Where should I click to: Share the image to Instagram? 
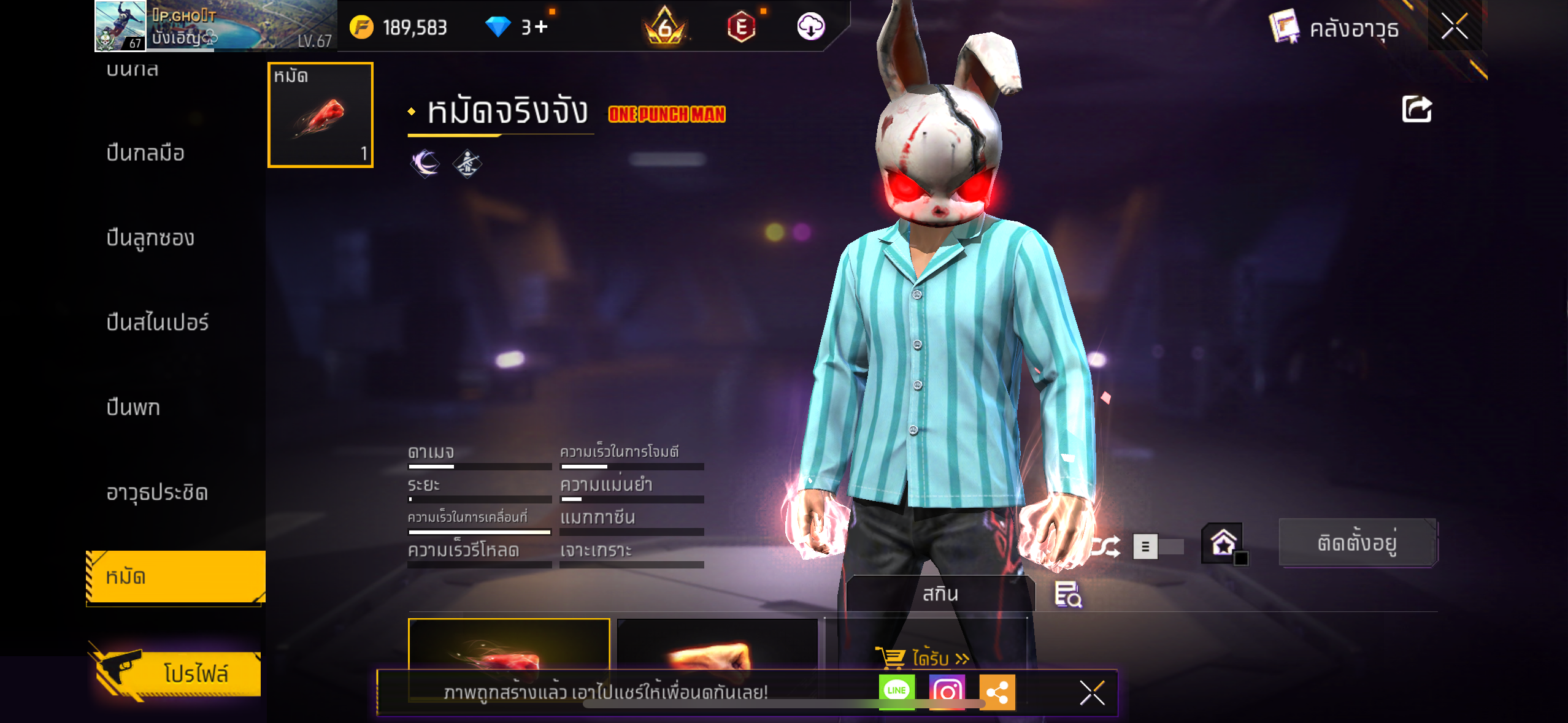point(947,692)
